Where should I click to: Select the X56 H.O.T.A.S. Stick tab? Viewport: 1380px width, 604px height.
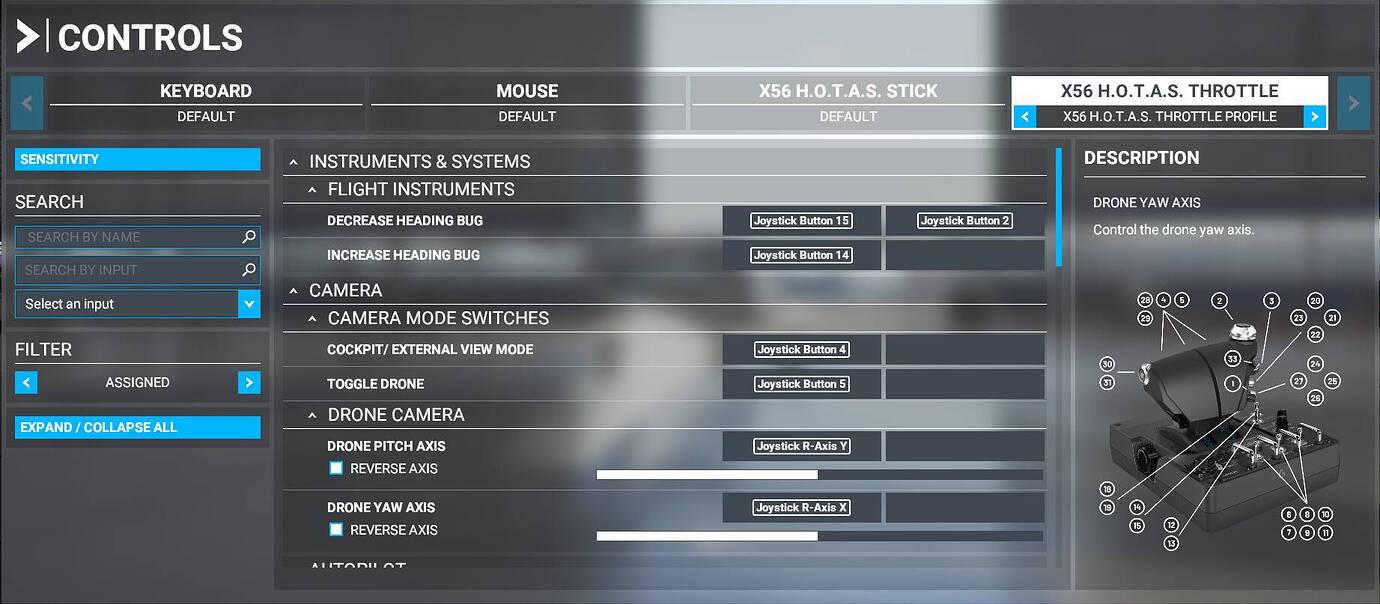point(848,102)
